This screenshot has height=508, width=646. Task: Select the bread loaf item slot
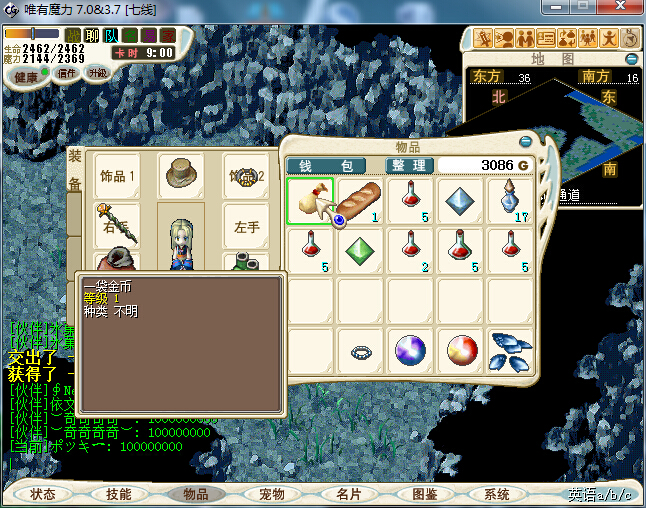(360, 201)
